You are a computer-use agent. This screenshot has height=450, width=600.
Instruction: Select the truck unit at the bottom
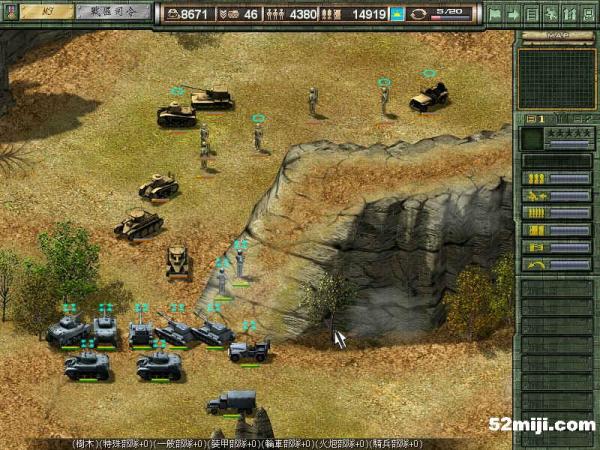point(230,402)
